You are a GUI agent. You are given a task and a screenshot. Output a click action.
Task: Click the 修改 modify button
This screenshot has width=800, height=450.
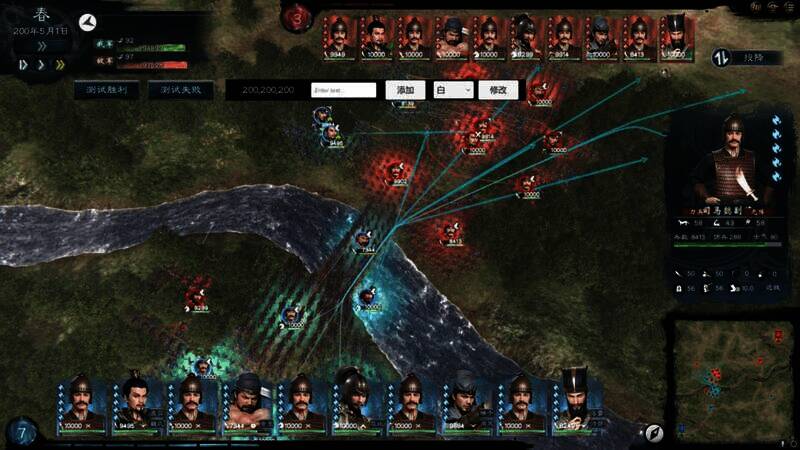click(499, 90)
